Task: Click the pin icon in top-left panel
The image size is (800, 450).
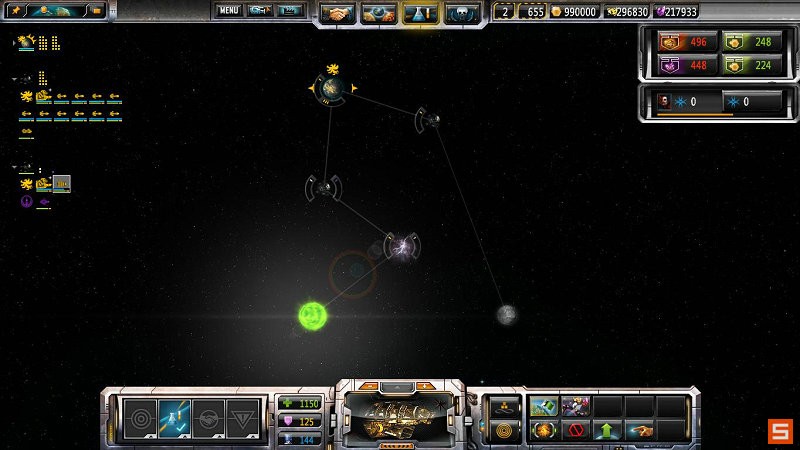Action: 17,11
